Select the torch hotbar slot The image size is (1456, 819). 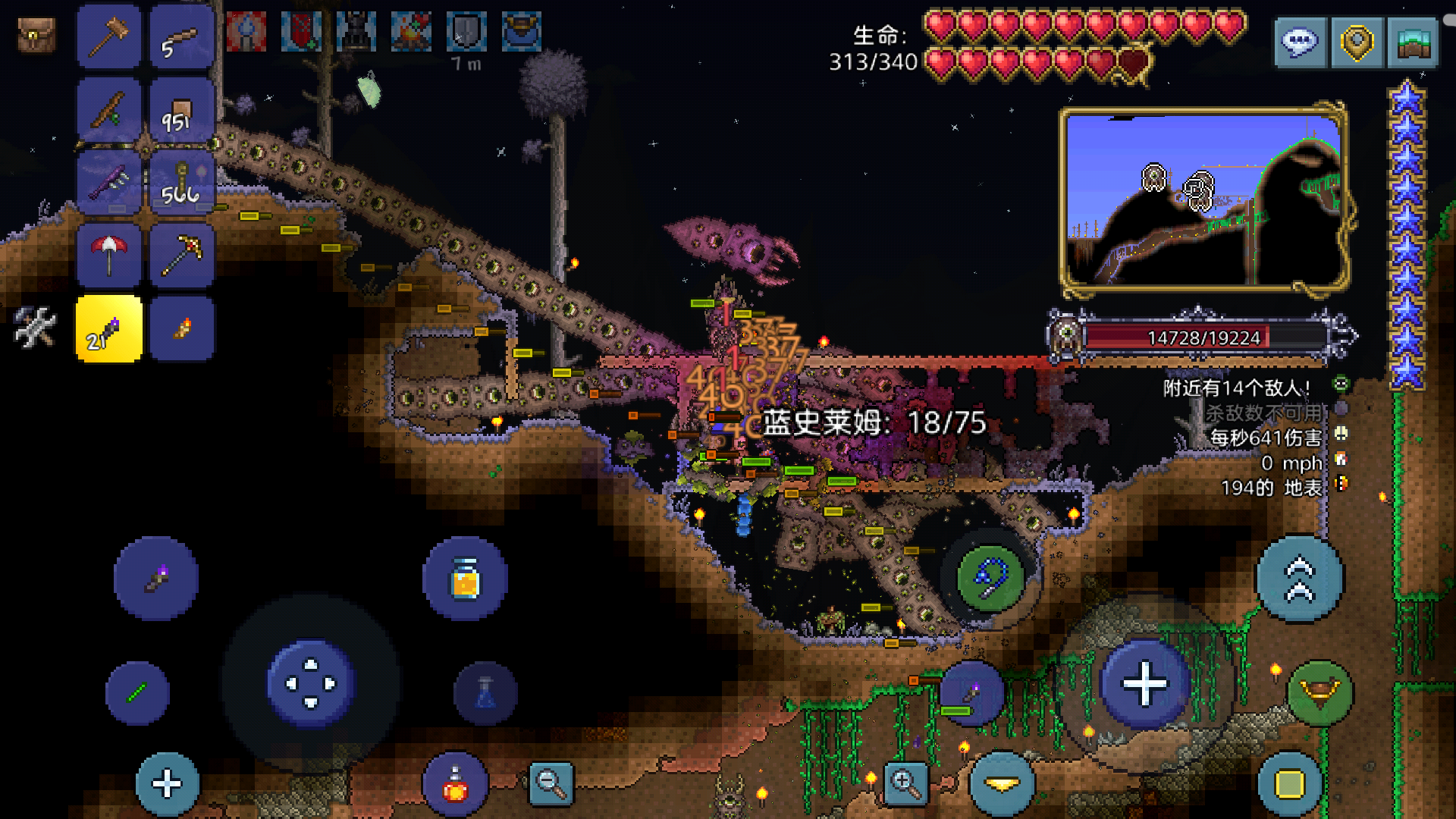coord(182,328)
